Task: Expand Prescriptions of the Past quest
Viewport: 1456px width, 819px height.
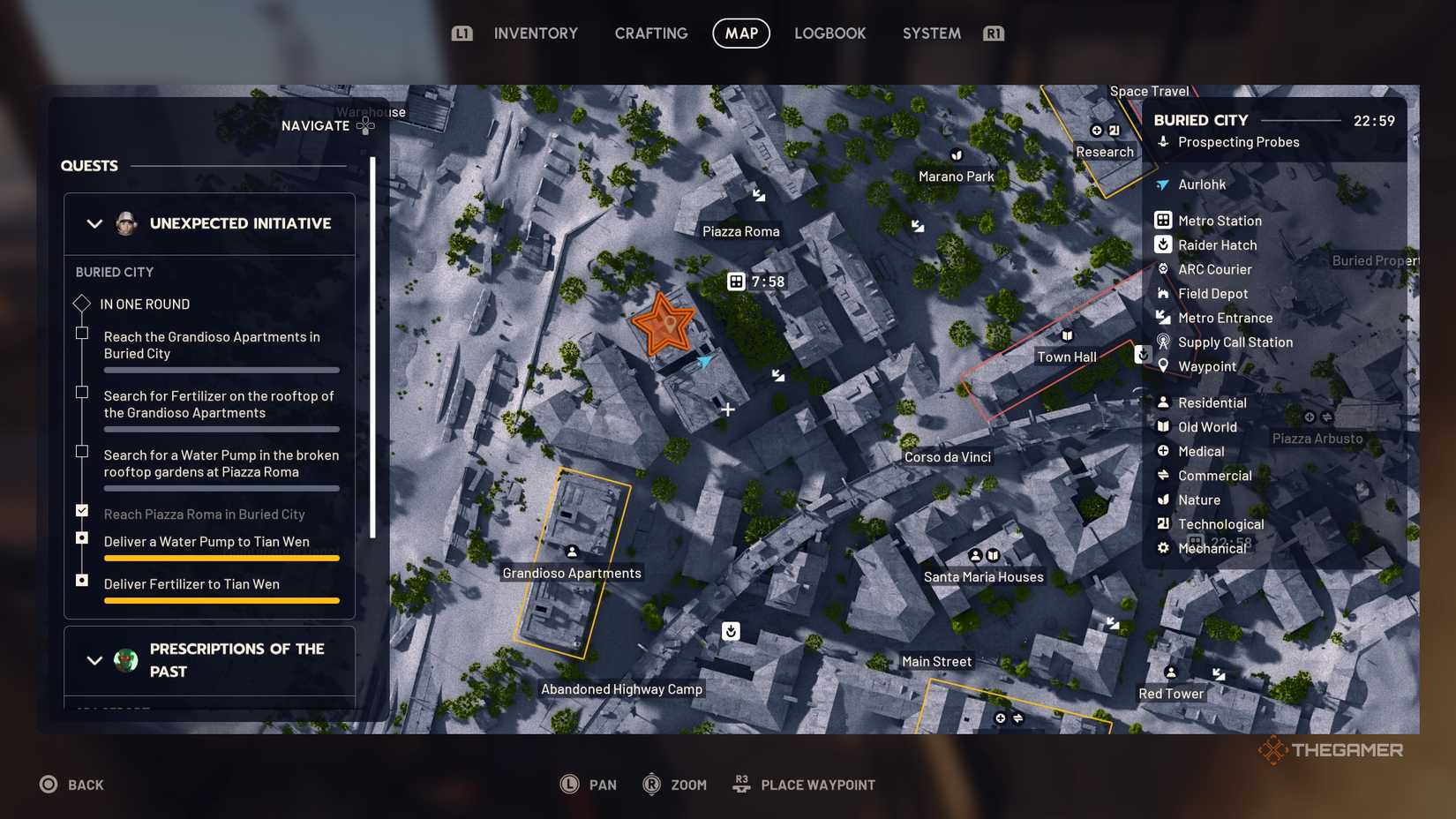Action: pos(95,659)
